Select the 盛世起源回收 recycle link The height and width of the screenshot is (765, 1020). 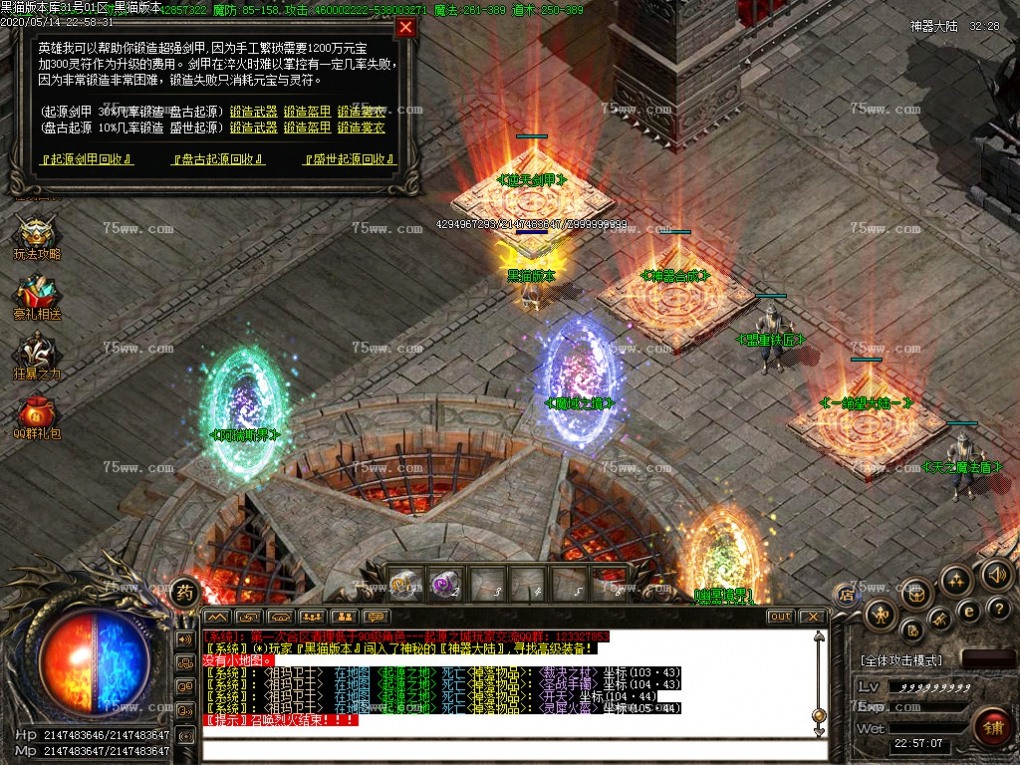pyautogui.click(x=345, y=159)
